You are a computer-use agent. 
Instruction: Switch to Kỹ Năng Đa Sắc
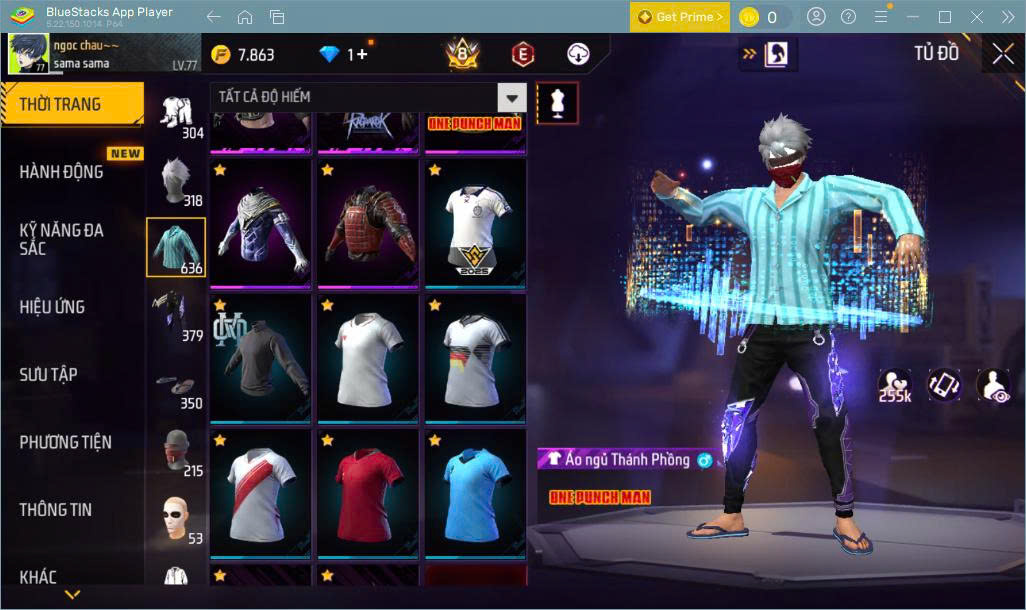tap(62, 239)
